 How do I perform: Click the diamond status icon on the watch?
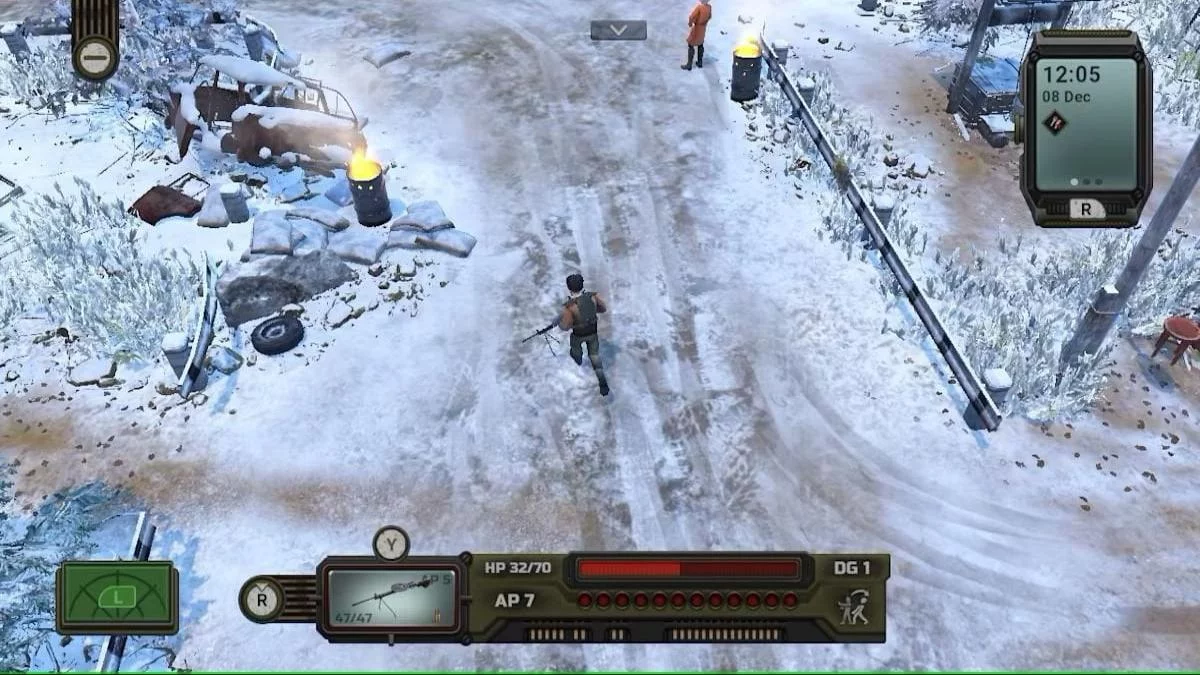1054,122
